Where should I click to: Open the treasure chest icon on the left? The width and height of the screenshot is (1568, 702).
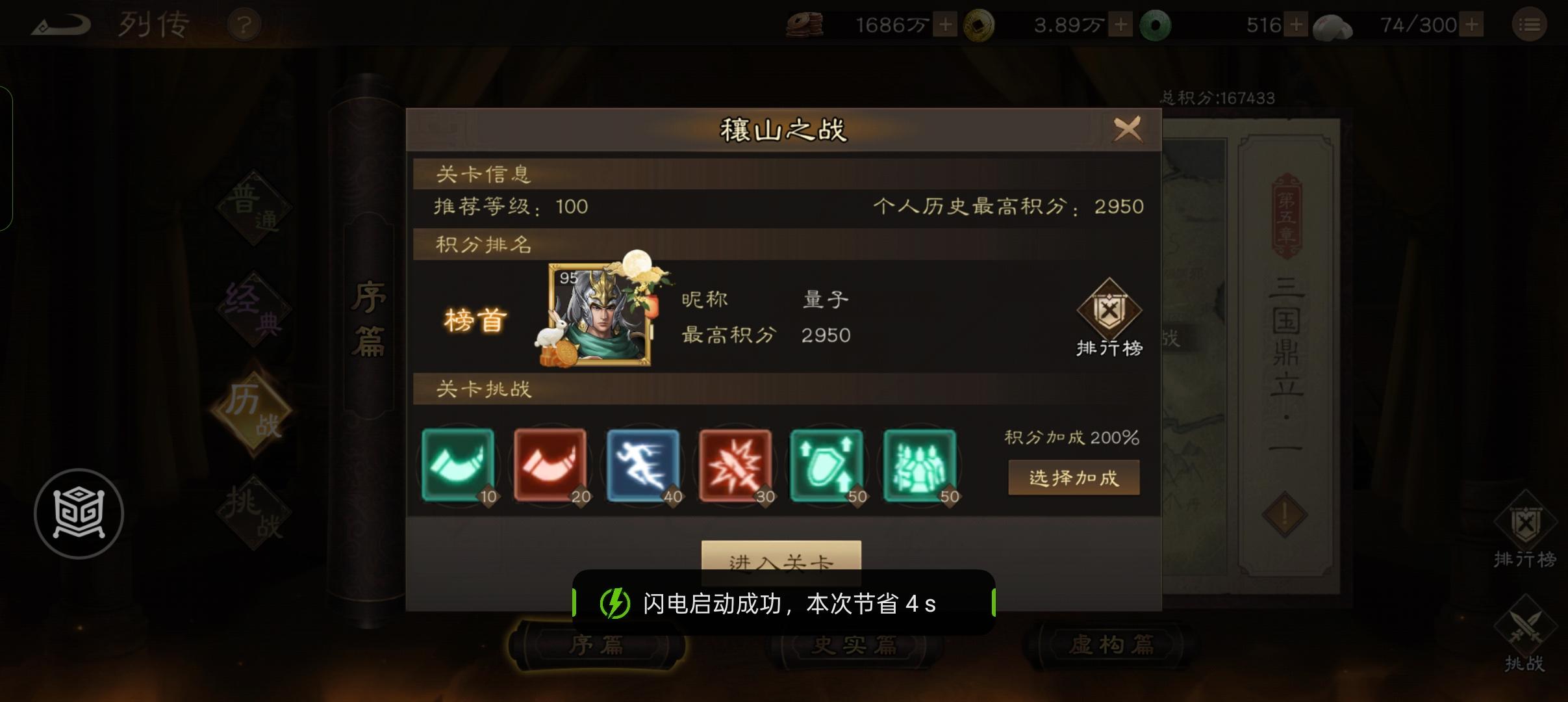79,513
